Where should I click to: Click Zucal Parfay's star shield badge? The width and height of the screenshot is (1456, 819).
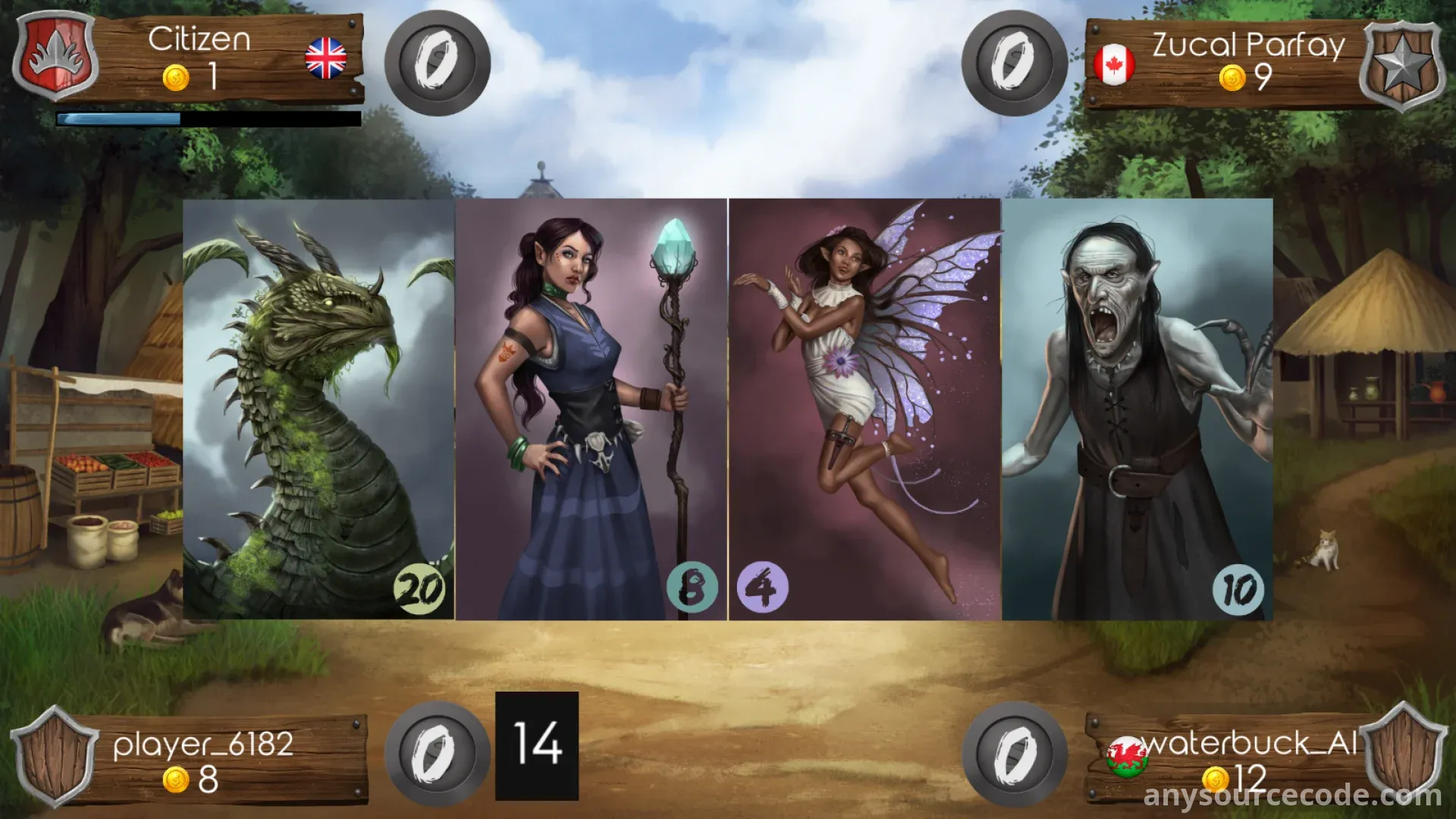coord(1401,64)
